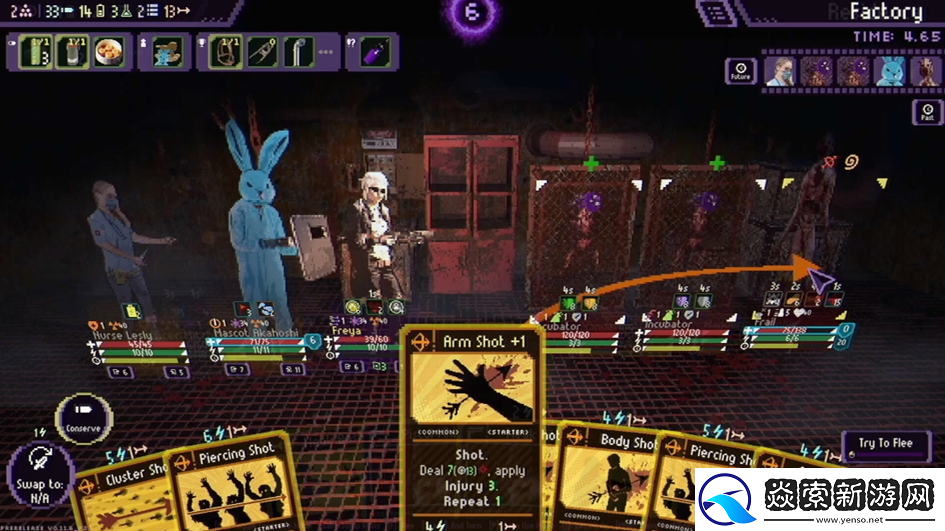Click the Try To Flee button

(887, 444)
